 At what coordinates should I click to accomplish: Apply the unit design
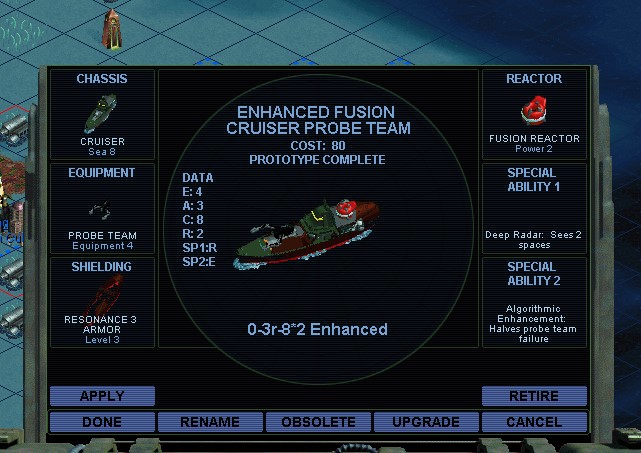point(102,396)
